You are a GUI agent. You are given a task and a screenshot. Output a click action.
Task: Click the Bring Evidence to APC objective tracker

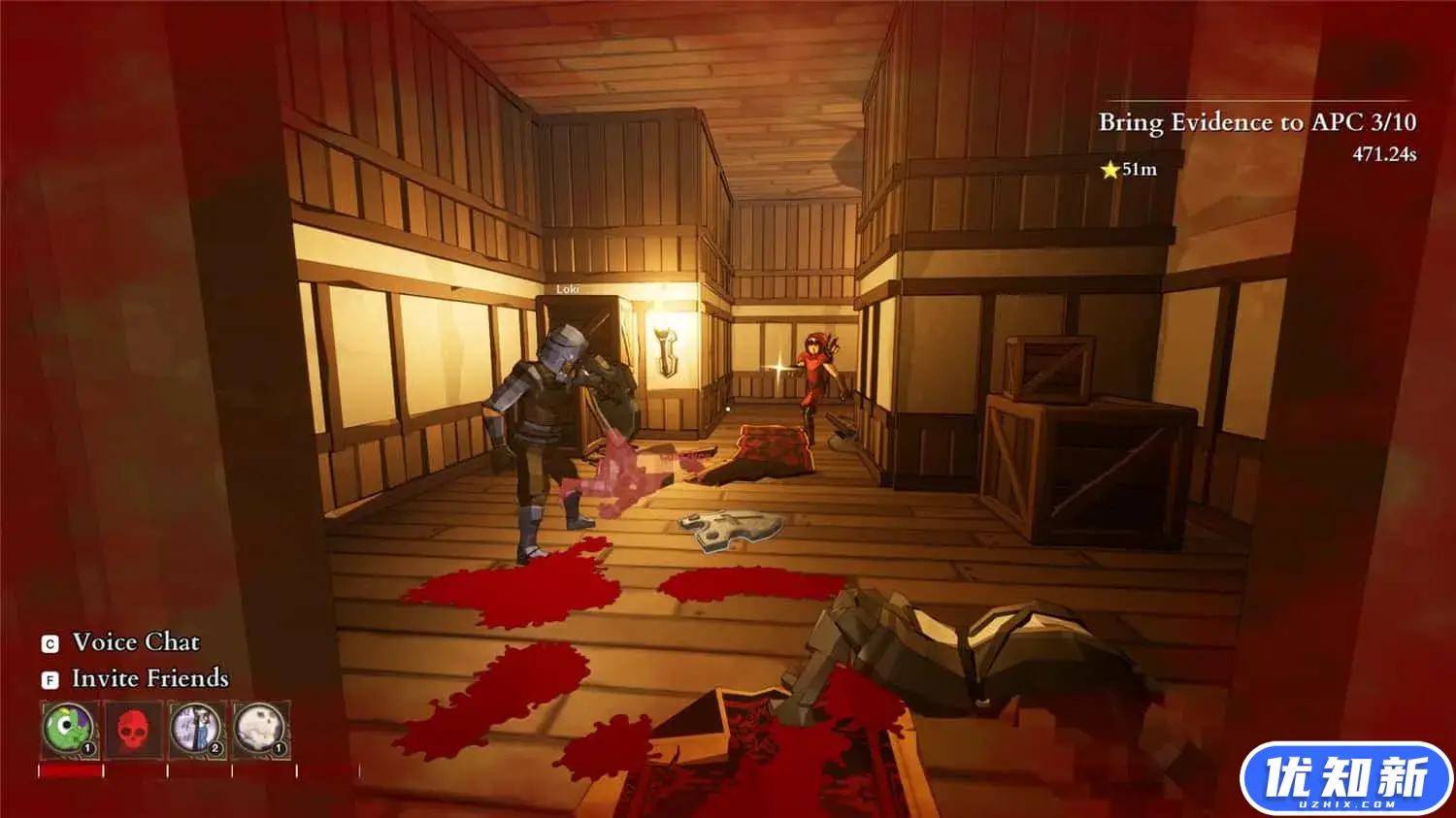1256,122
